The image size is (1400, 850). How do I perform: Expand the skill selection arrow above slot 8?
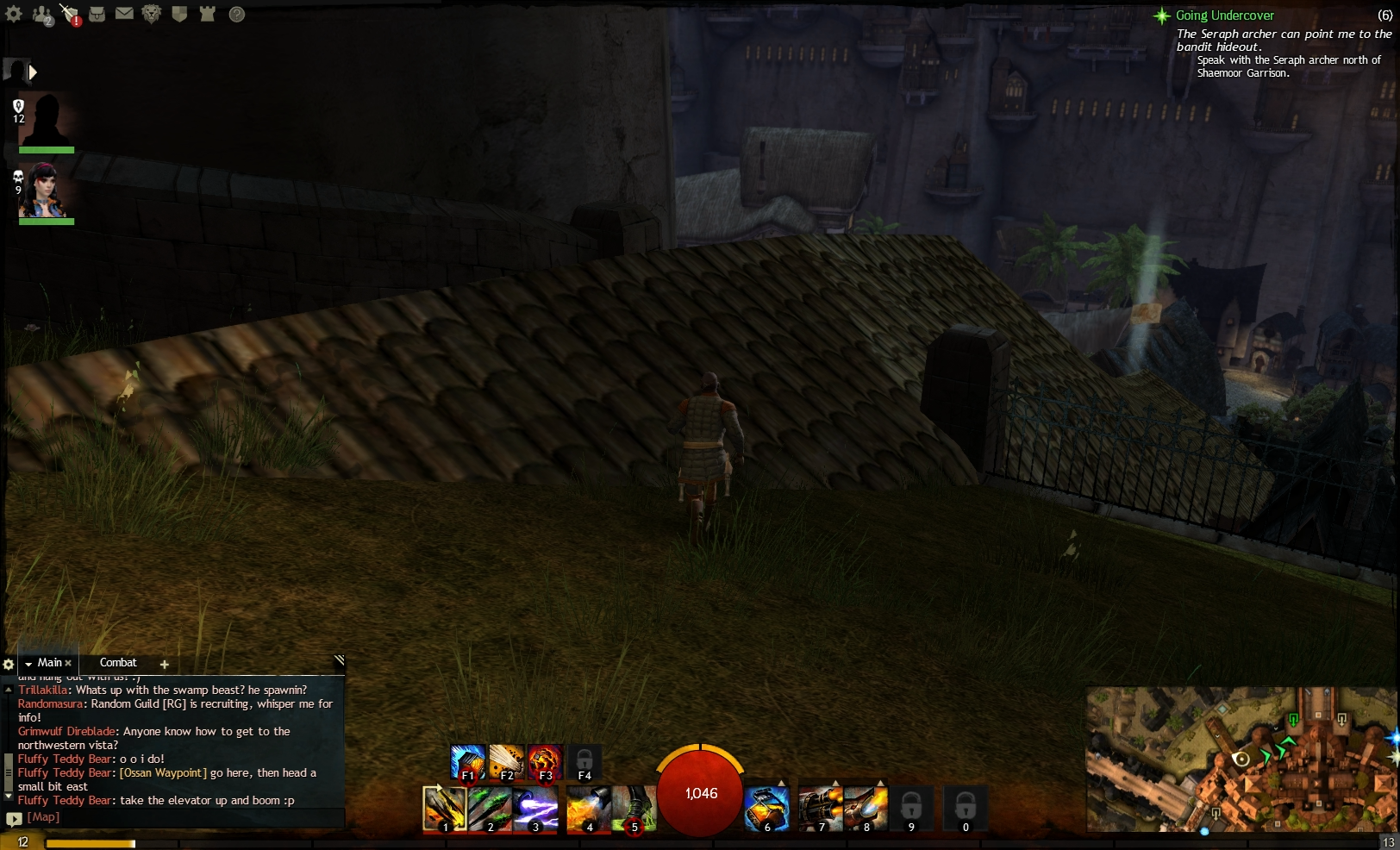pos(880,783)
